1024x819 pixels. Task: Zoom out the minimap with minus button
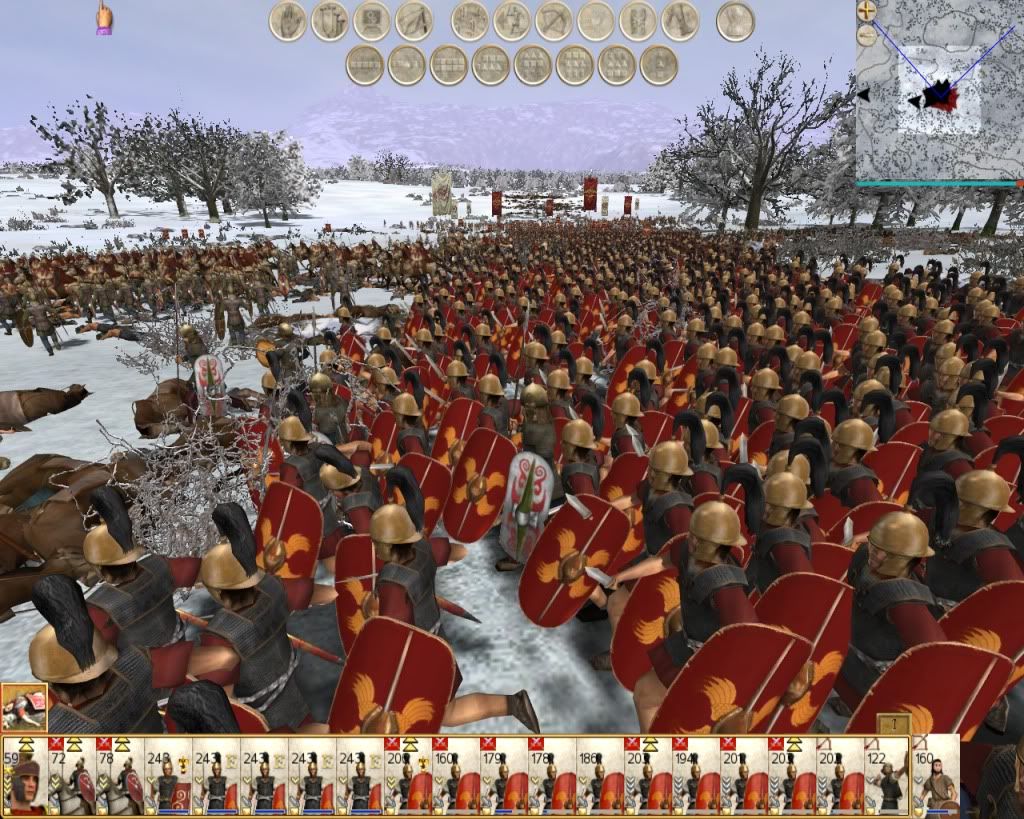(867, 34)
